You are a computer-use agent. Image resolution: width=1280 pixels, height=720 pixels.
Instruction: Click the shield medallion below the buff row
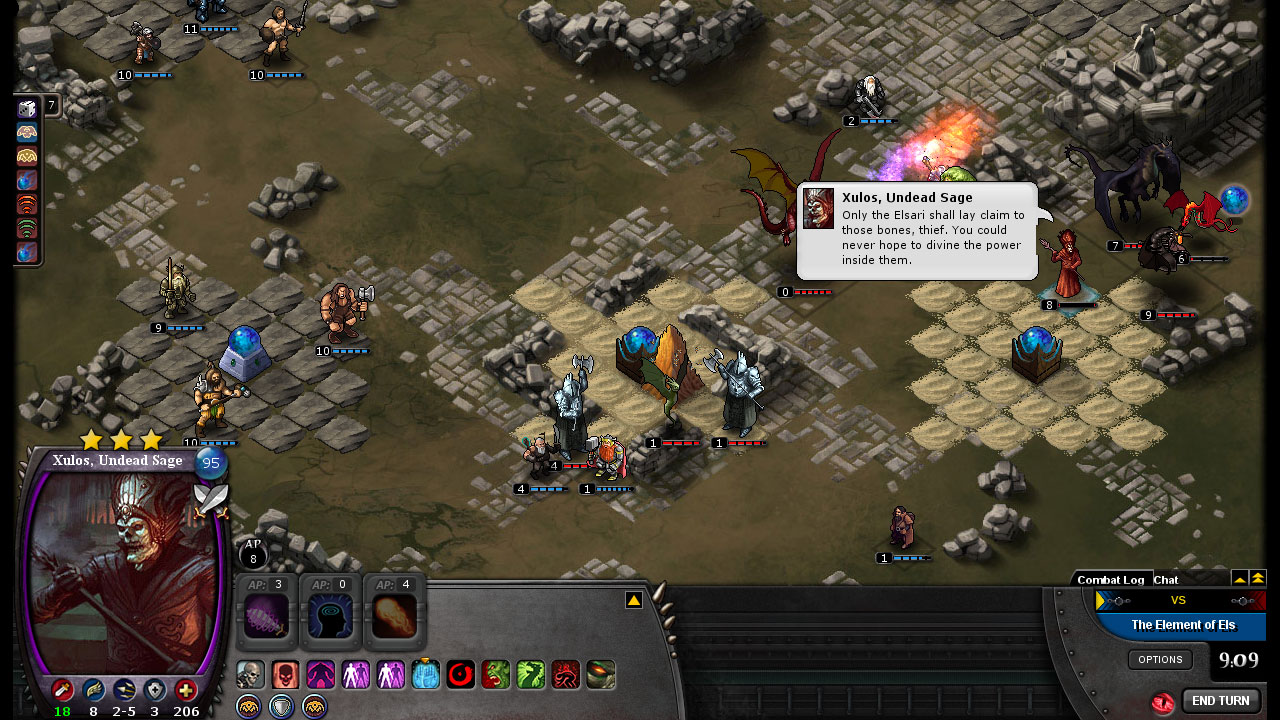click(281, 706)
